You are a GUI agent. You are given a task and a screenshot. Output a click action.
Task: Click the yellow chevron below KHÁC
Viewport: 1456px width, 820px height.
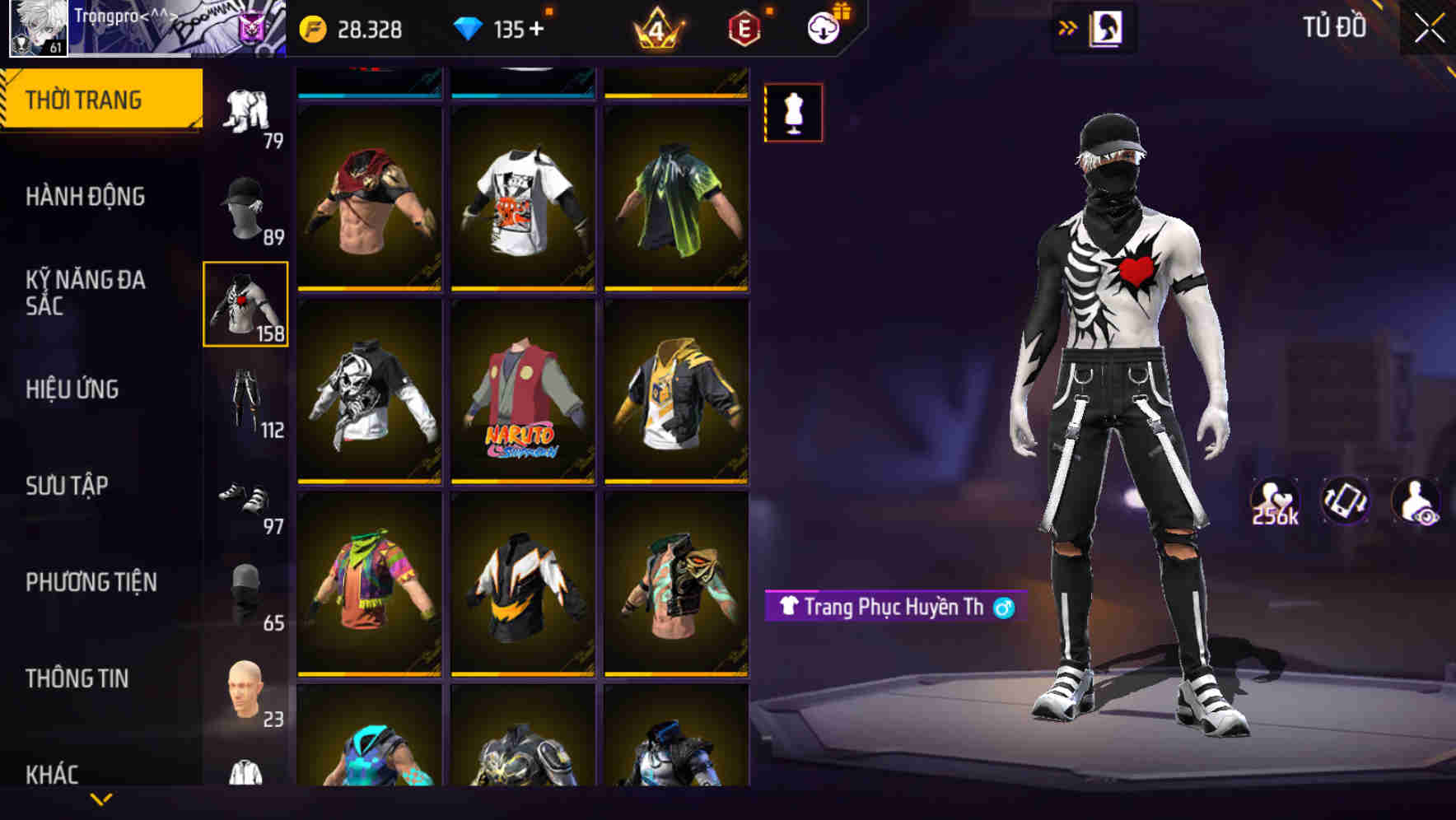click(x=100, y=799)
